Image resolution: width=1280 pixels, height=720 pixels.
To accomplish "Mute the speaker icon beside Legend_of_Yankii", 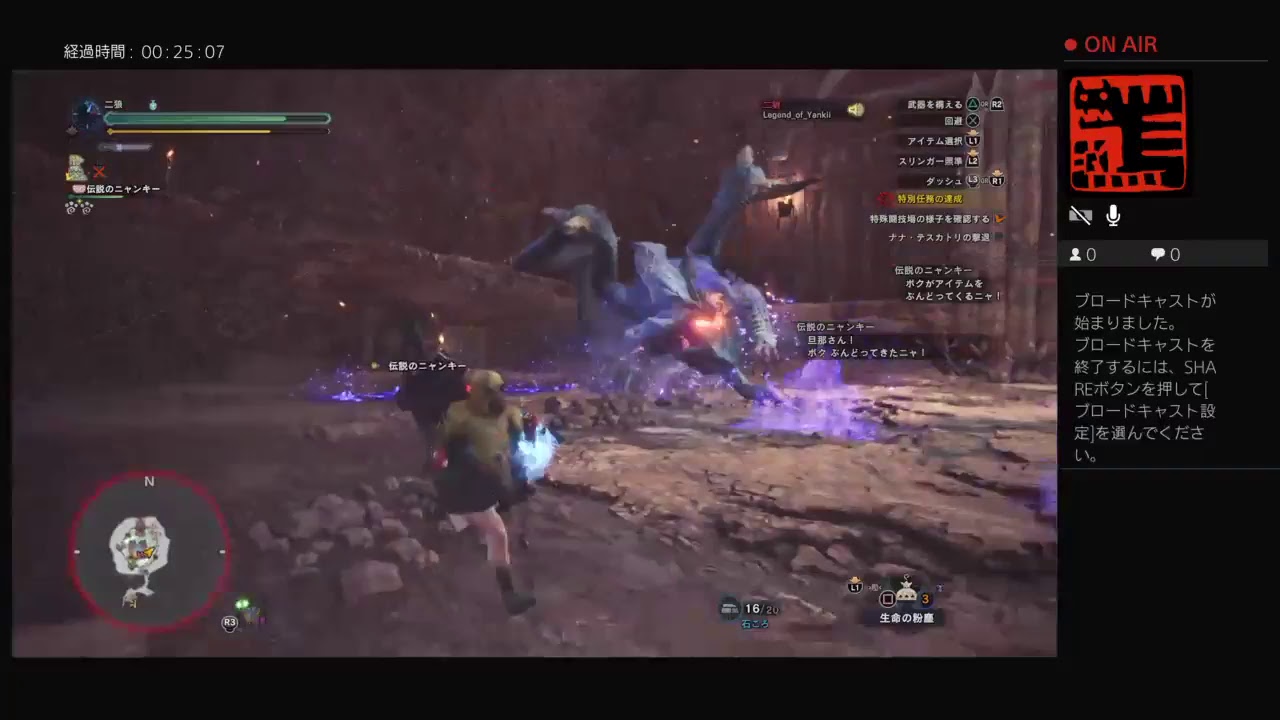I will (856, 110).
